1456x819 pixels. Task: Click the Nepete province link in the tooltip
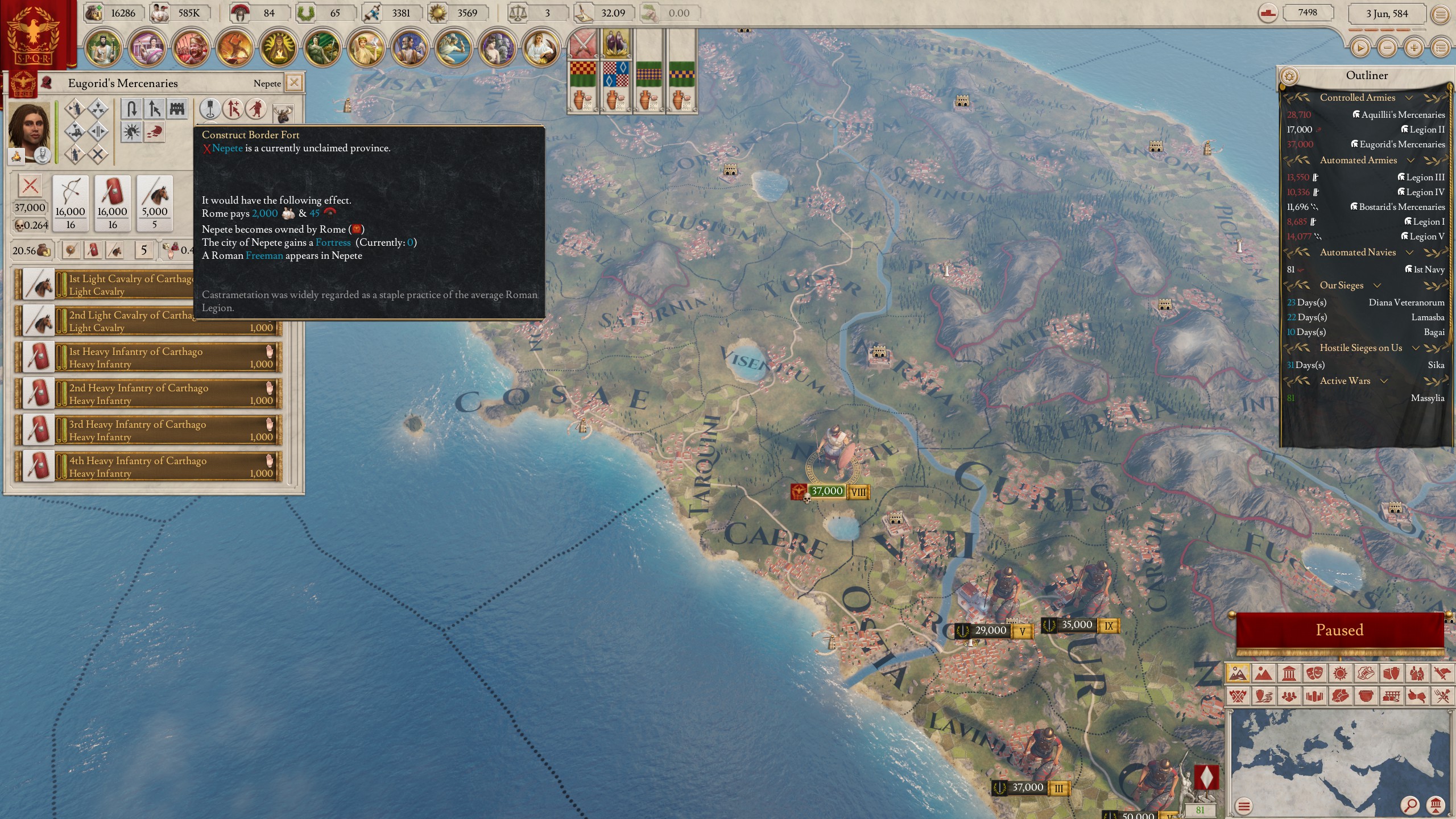pyautogui.click(x=226, y=148)
